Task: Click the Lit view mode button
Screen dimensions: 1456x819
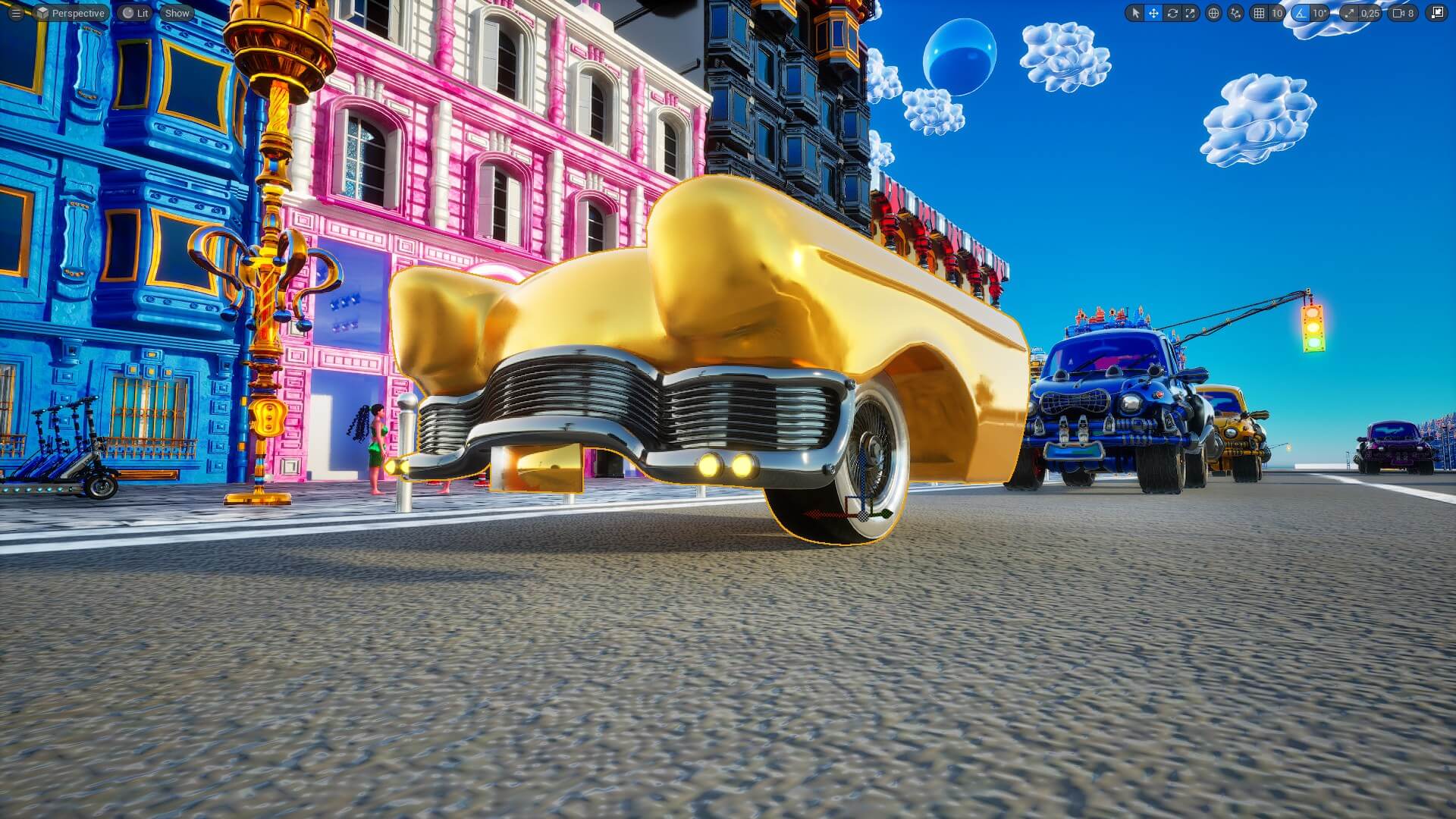Action: pyautogui.click(x=135, y=13)
